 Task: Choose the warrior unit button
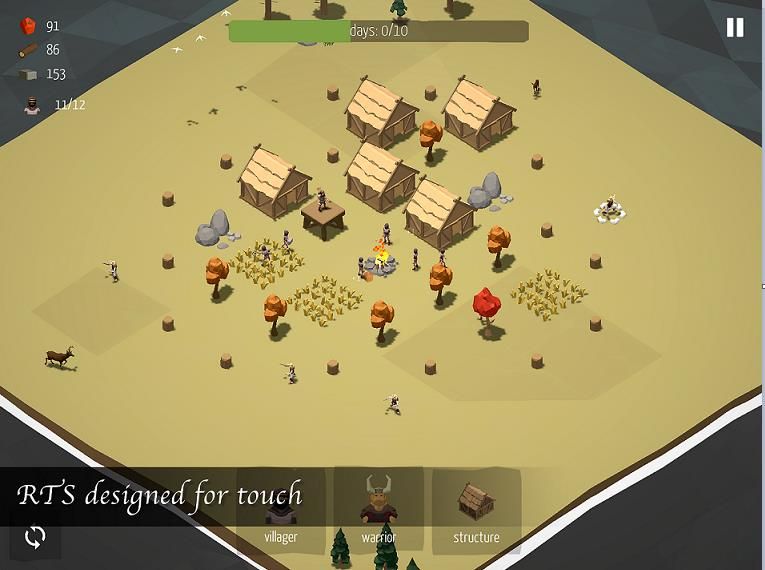tap(379, 510)
